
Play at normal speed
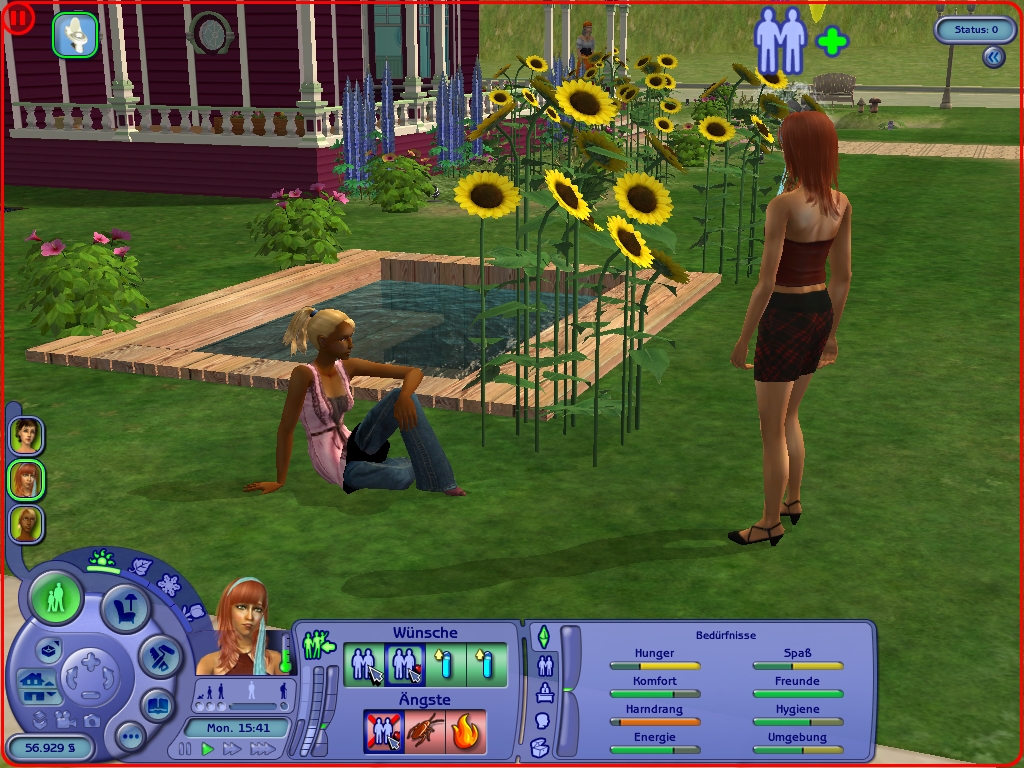pyautogui.click(x=208, y=749)
